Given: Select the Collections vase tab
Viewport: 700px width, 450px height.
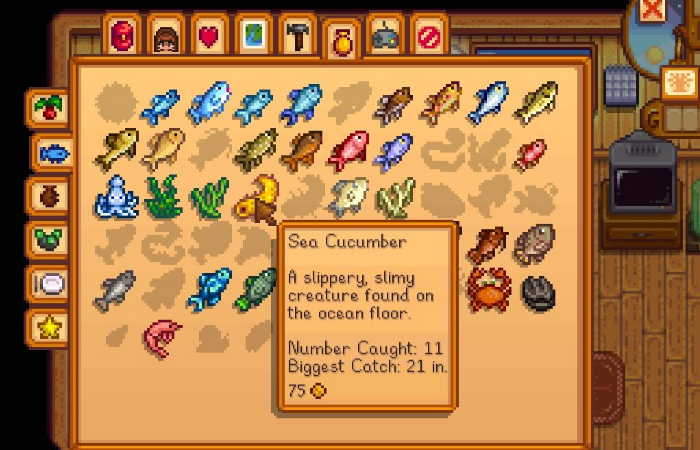Looking at the screenshot, I should (x=342, y=42).
